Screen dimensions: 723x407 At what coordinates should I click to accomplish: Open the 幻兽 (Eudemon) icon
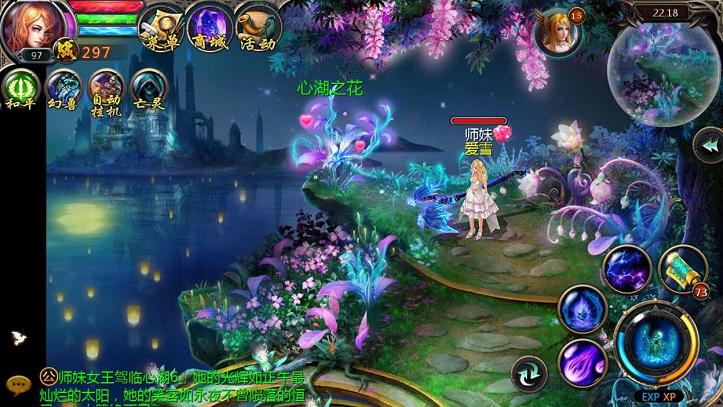(64, 88)
